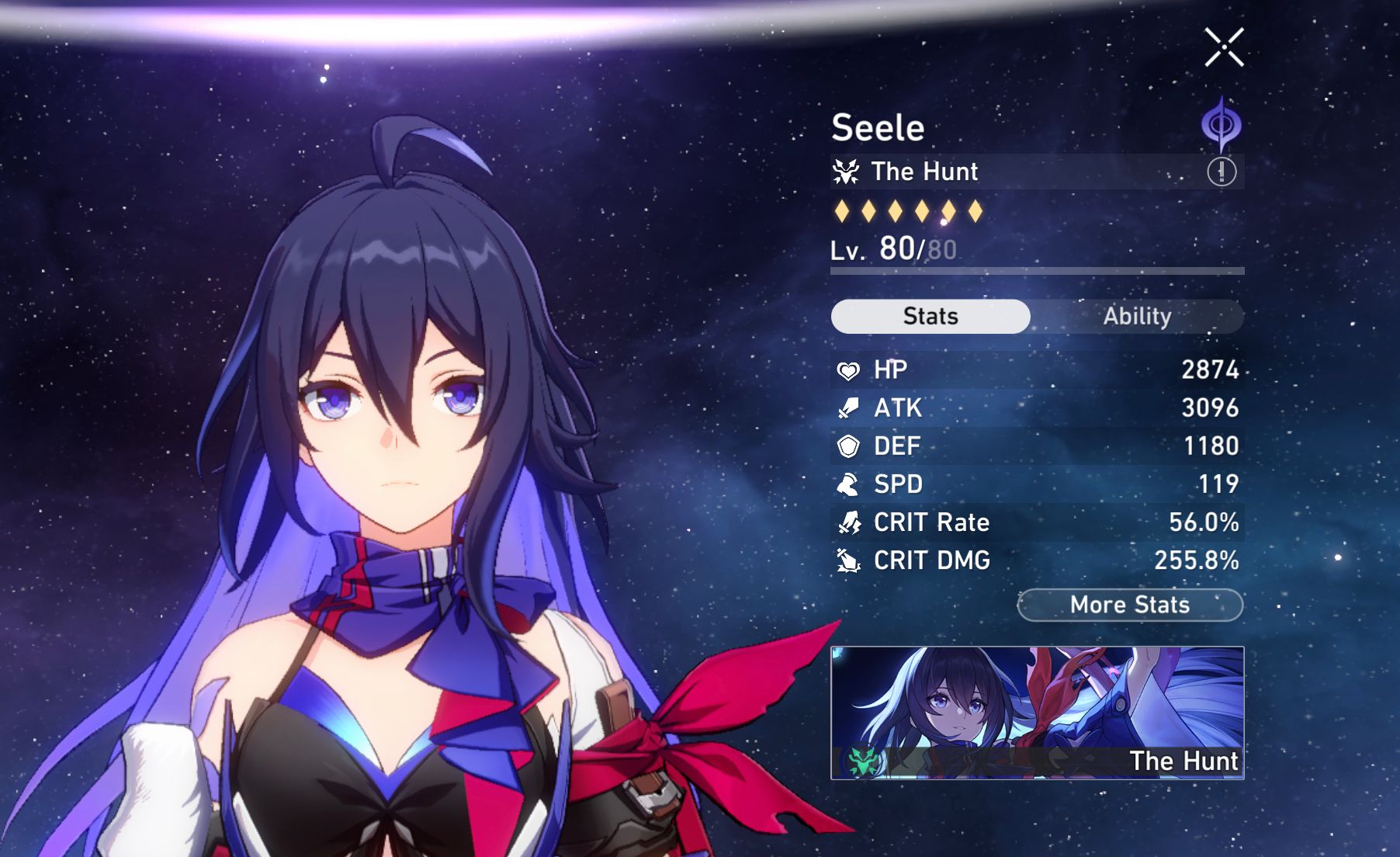The height and width of the screenshot is (857, 1400).
Task: Click the HP heart icon
Action: (x=851, y=370)
